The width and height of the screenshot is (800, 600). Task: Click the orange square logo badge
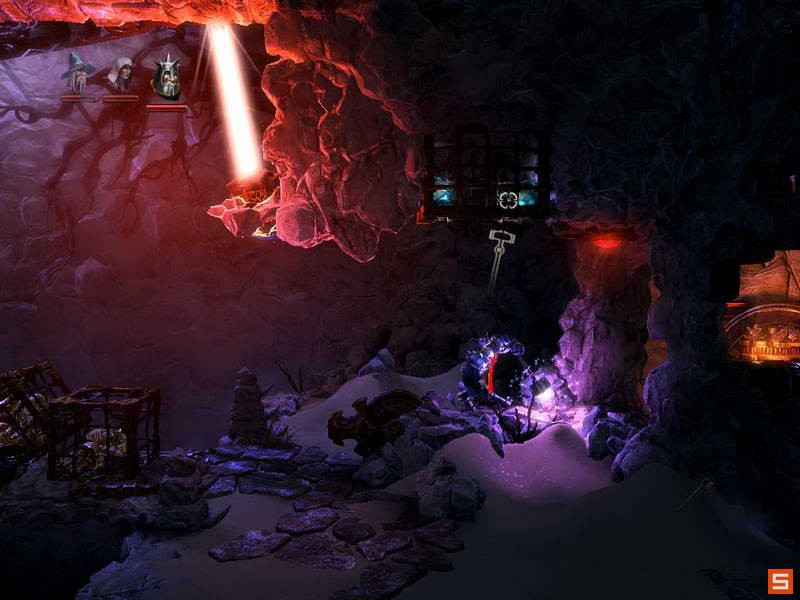point(780,581)
